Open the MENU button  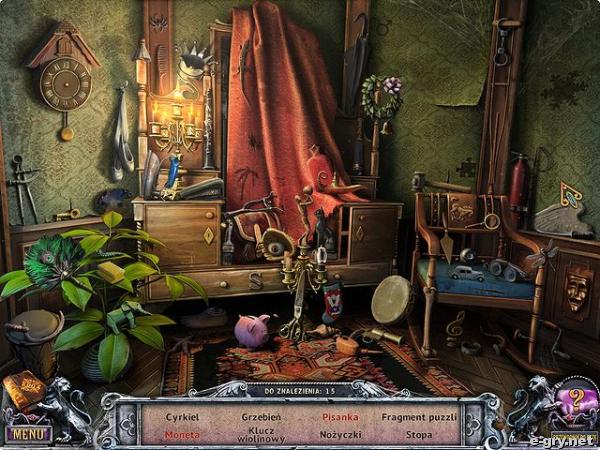tap(27, 434)
